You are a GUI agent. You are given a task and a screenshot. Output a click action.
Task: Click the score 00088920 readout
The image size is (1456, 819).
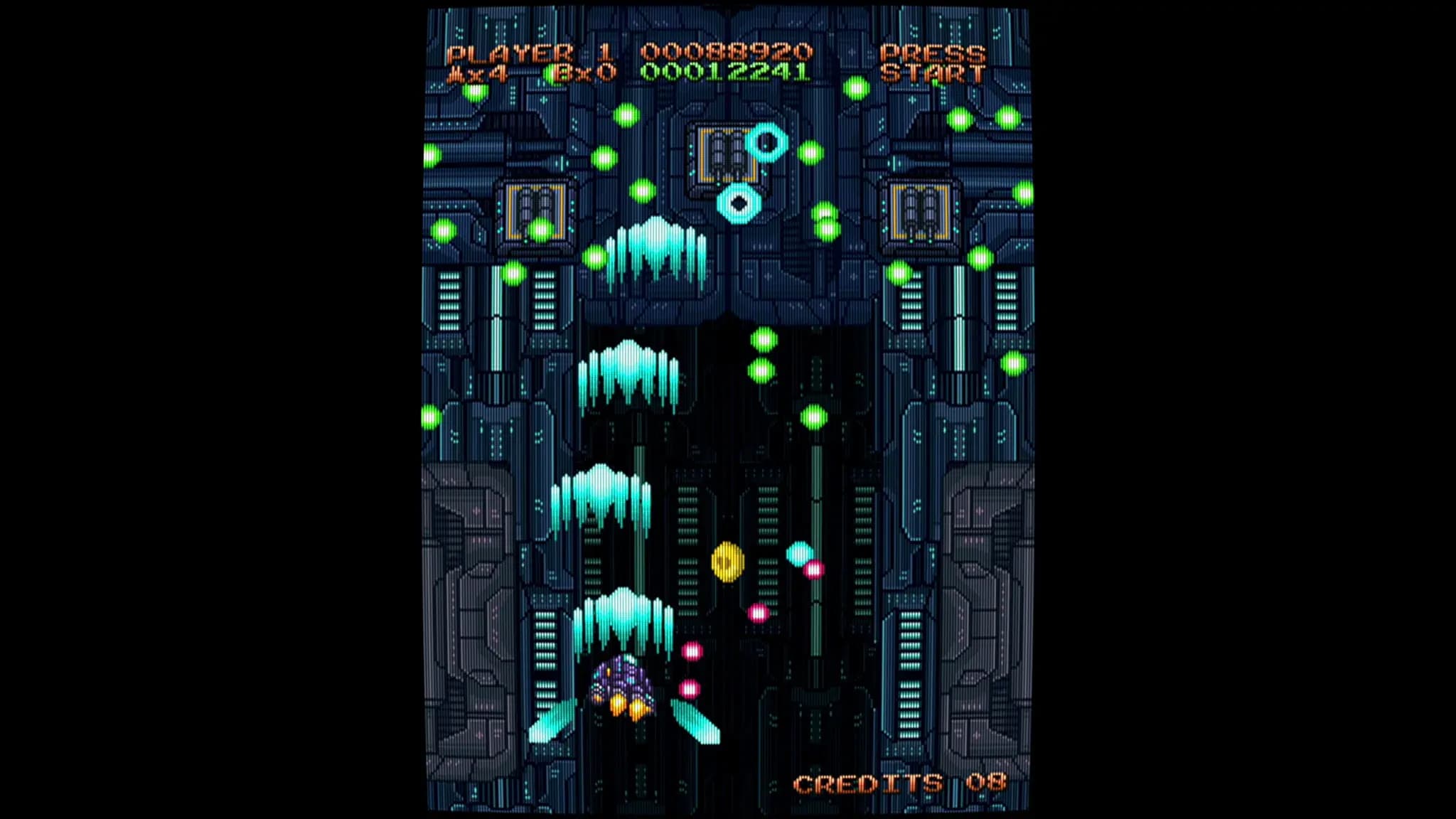point(725,51)
